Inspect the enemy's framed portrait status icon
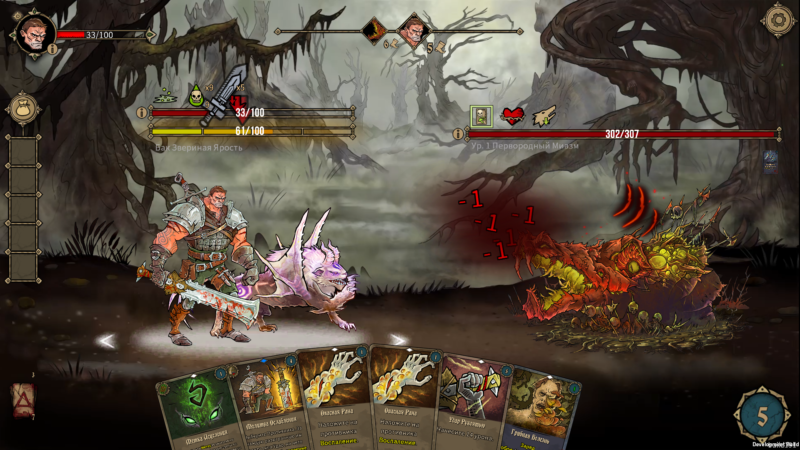The width and height of the screenshot is (800, 450). [x=481, y=116]
